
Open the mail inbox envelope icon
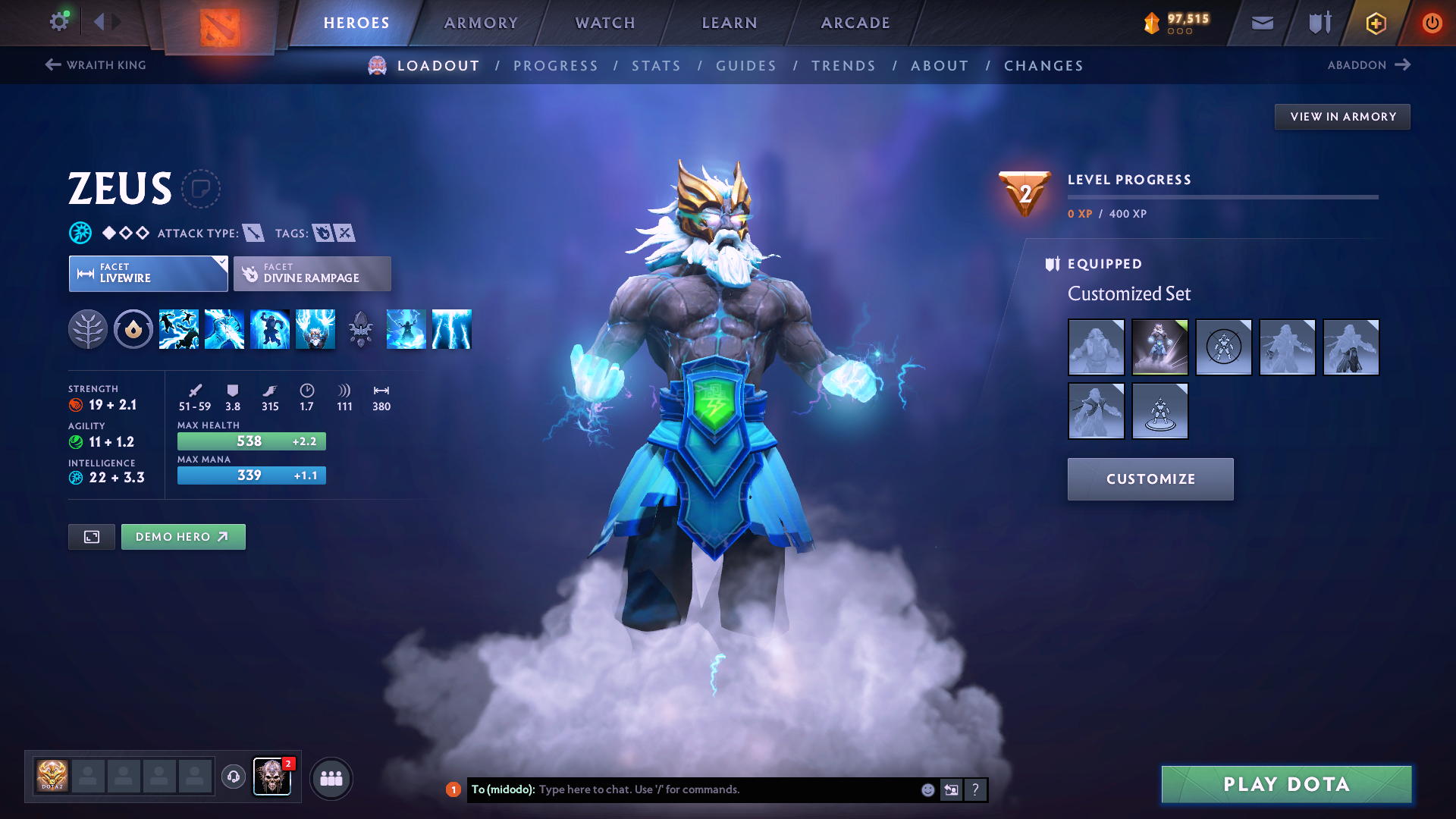(1262, 23)
